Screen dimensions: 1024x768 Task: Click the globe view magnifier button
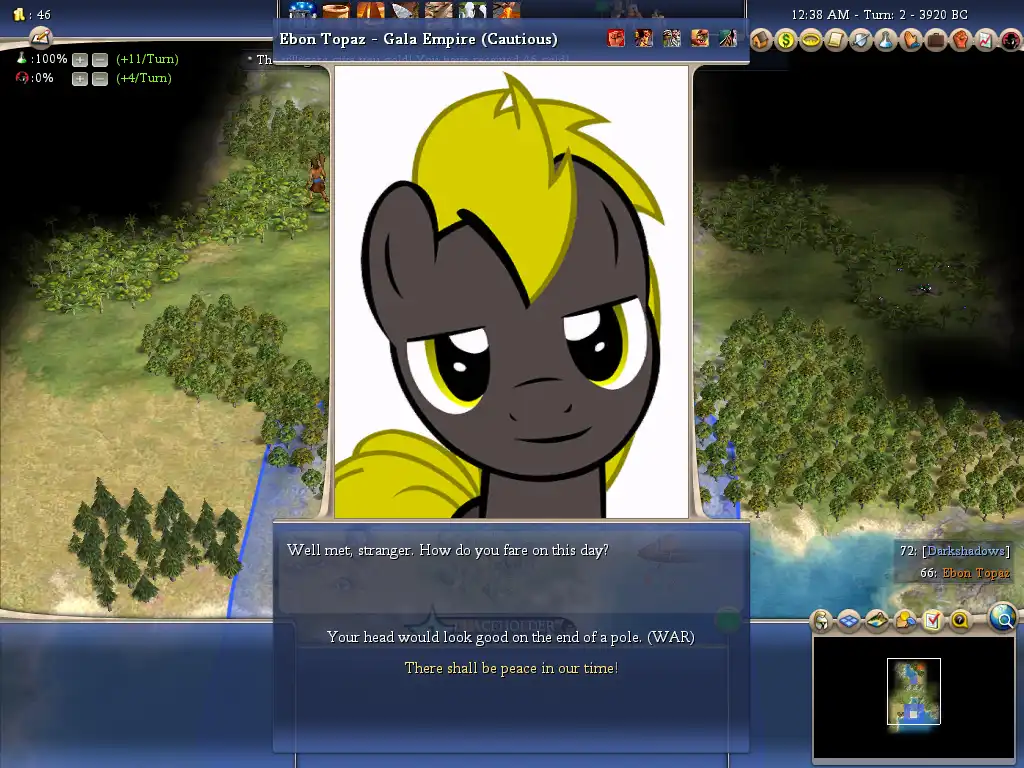(1004, 618)
